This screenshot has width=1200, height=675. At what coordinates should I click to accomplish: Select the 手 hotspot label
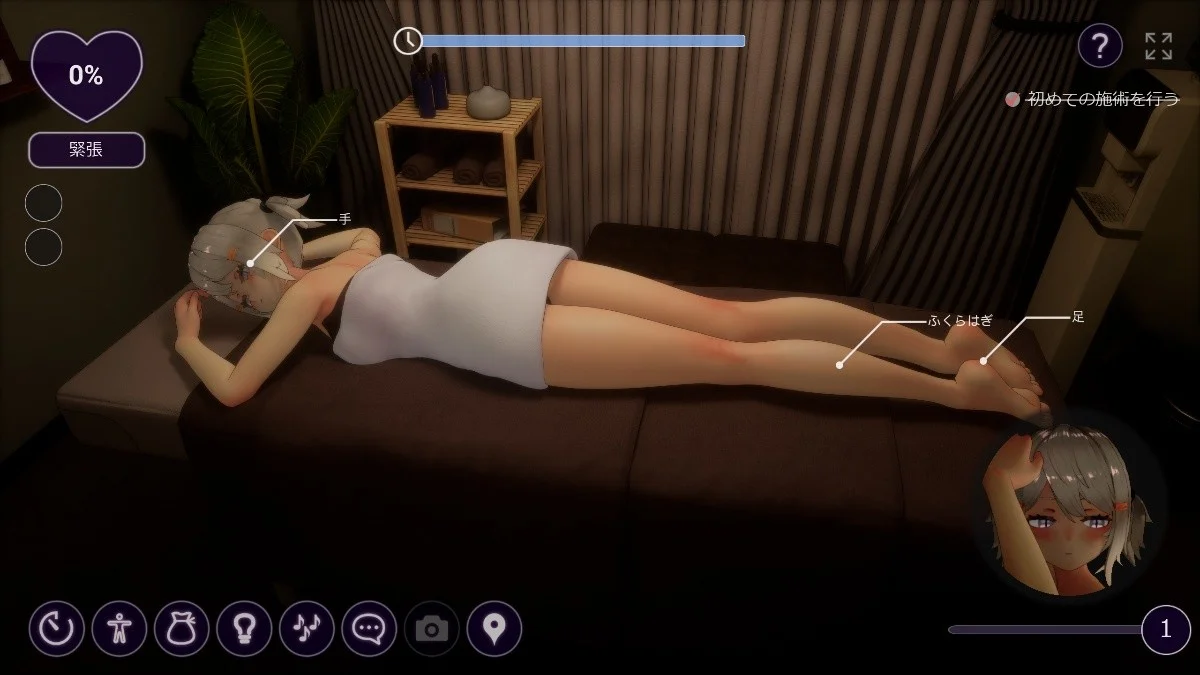pos(345,219)
